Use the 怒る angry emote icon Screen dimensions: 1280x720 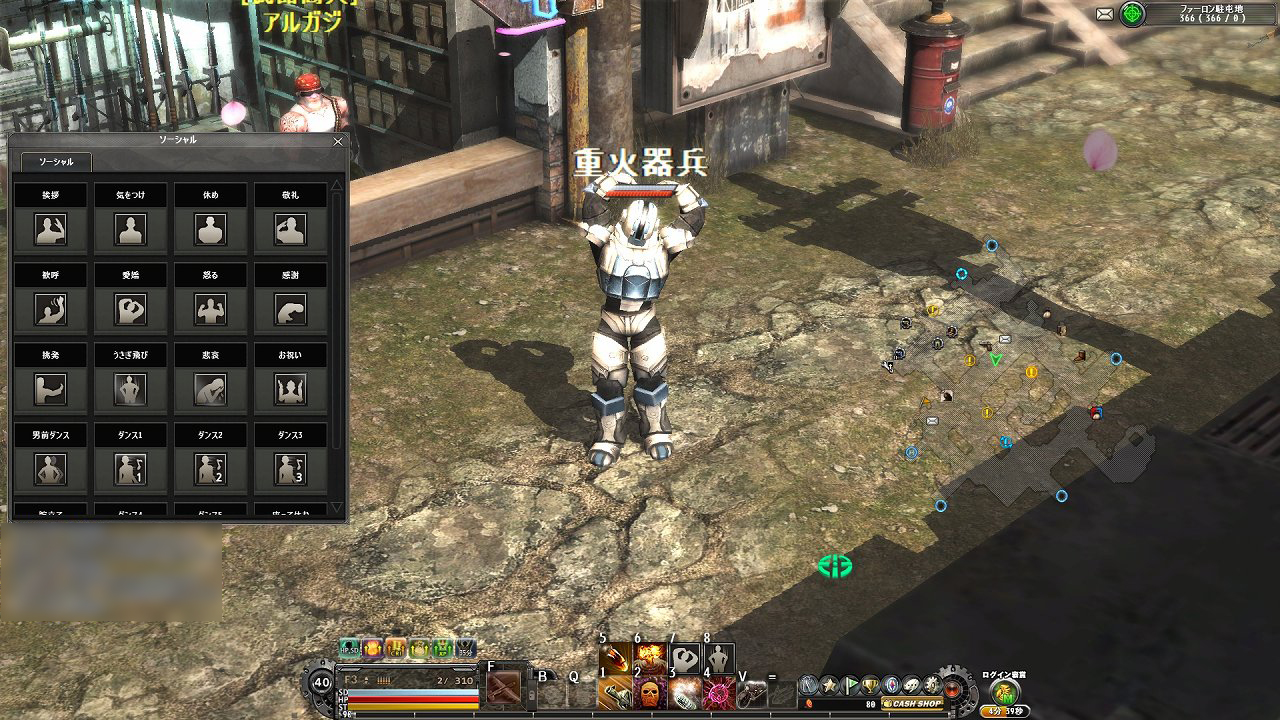210,310
